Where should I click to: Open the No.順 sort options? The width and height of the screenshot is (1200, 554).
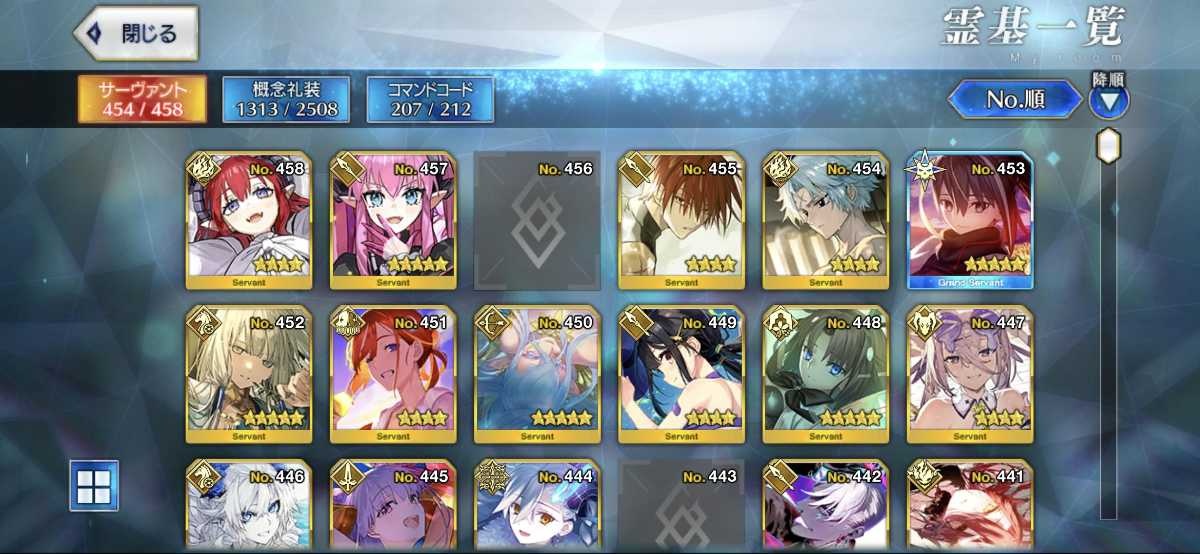(1014, 99)
